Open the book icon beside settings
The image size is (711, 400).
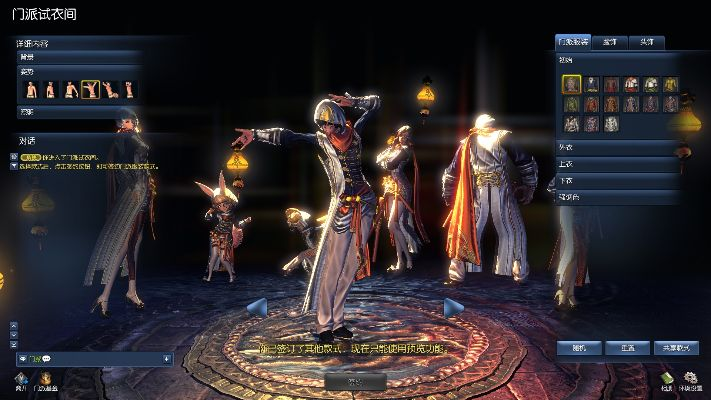pyautogui.click(x=667, y=378)
